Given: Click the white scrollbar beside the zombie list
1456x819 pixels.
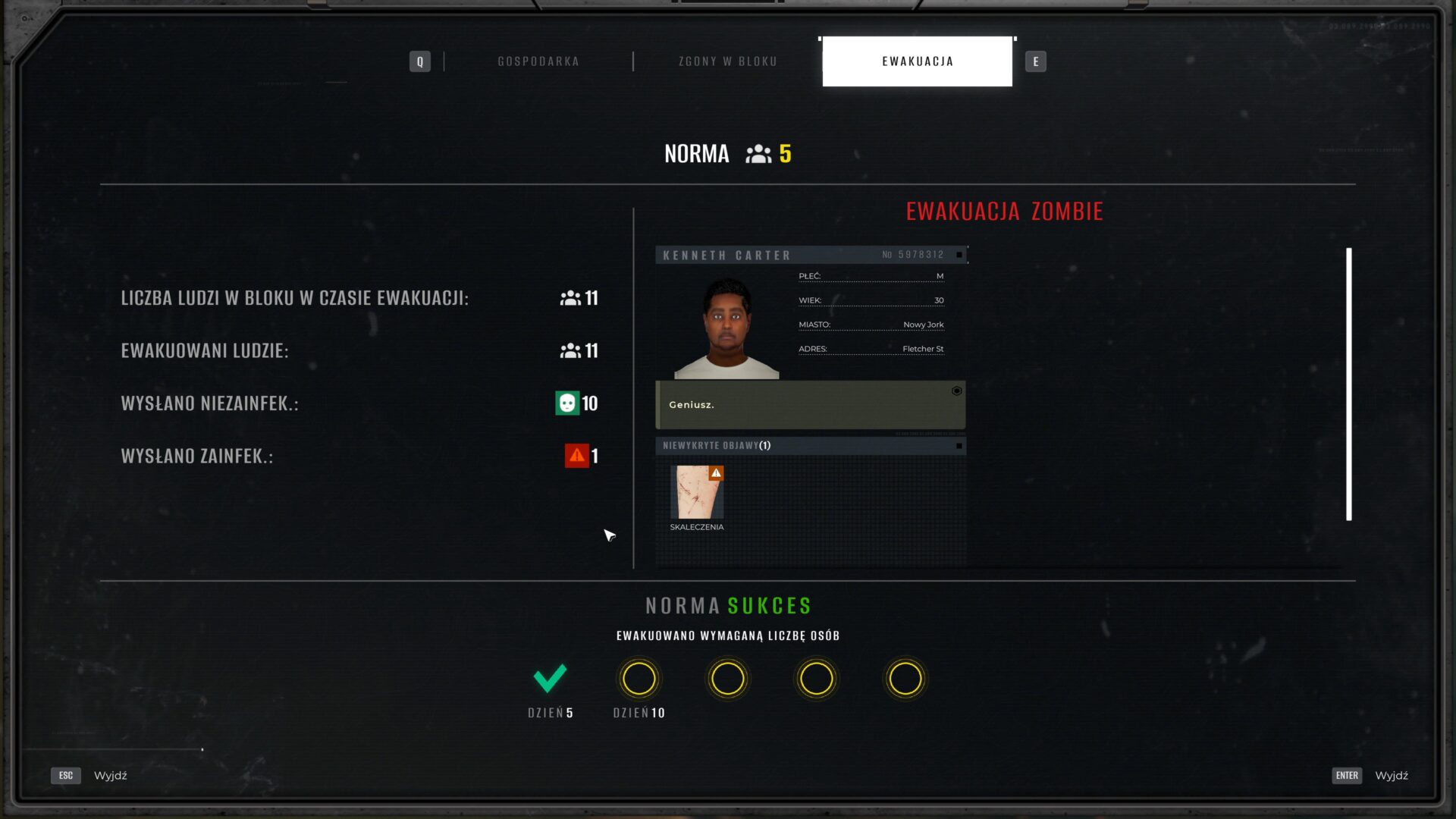Looking at the screenshot, I should (x=1349, y=384).
